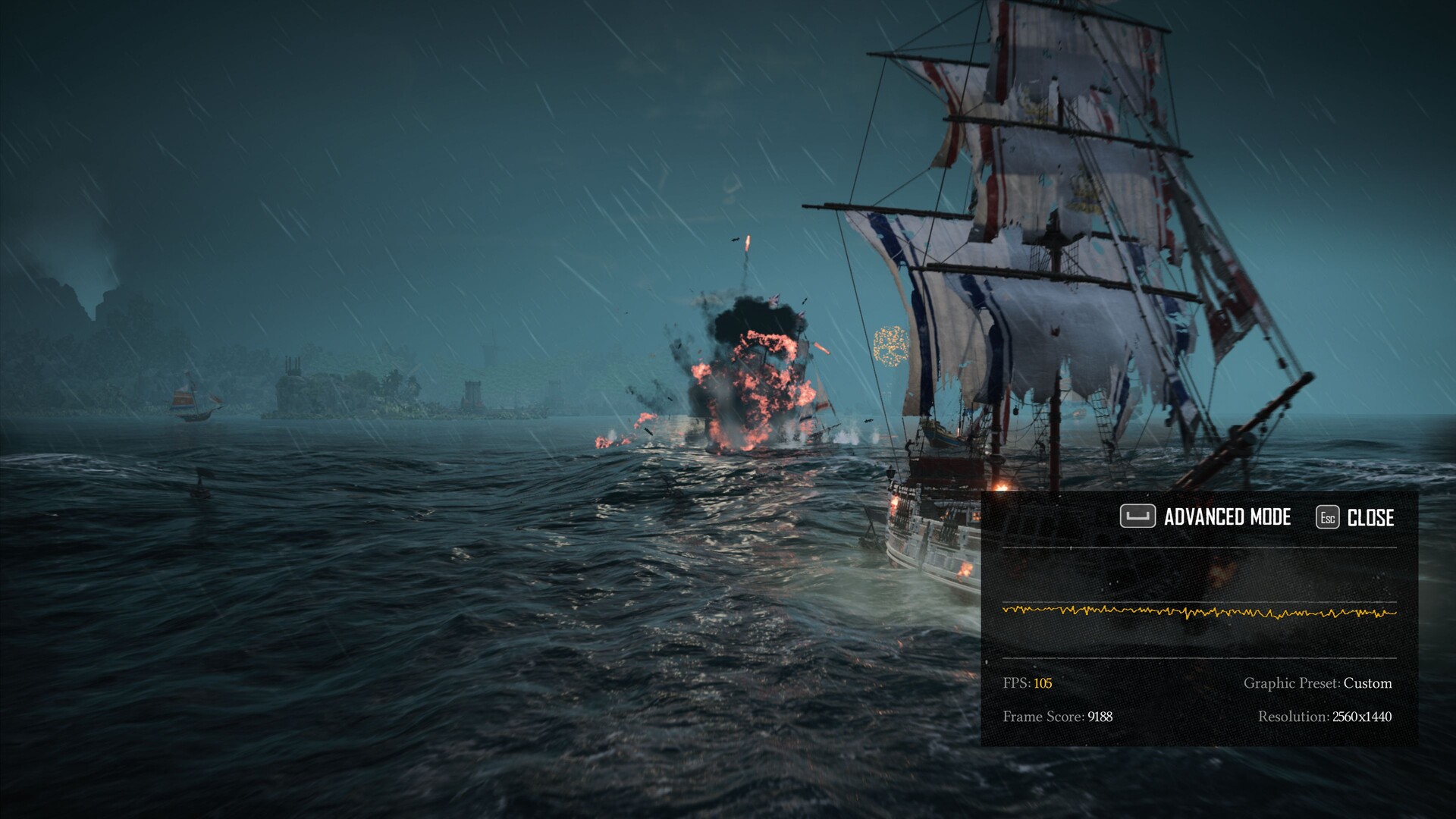This screenshot has height=819, width=1456.
Task: Close the benchmark results panel
Action: point(1356,518)
